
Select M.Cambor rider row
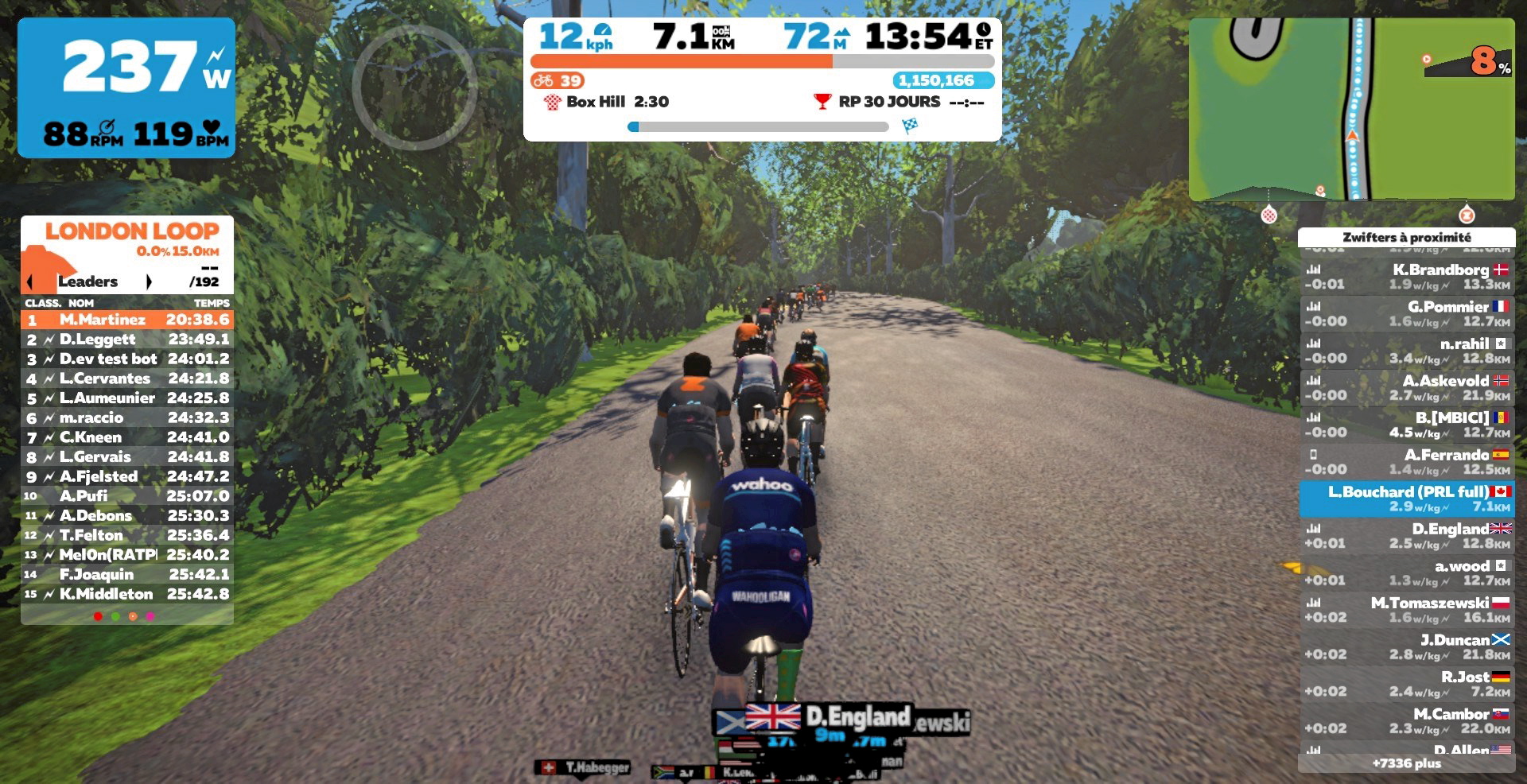[x=1406, y=720]
